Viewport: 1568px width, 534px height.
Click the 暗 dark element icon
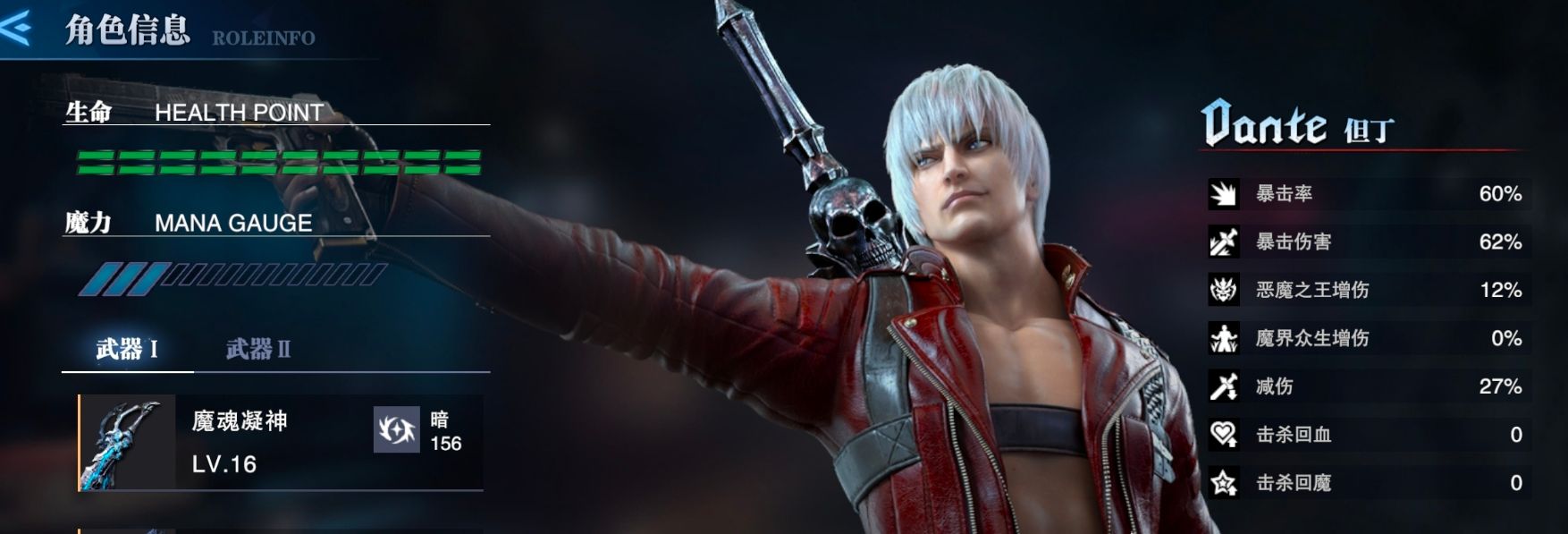click(x=396, y=430)
